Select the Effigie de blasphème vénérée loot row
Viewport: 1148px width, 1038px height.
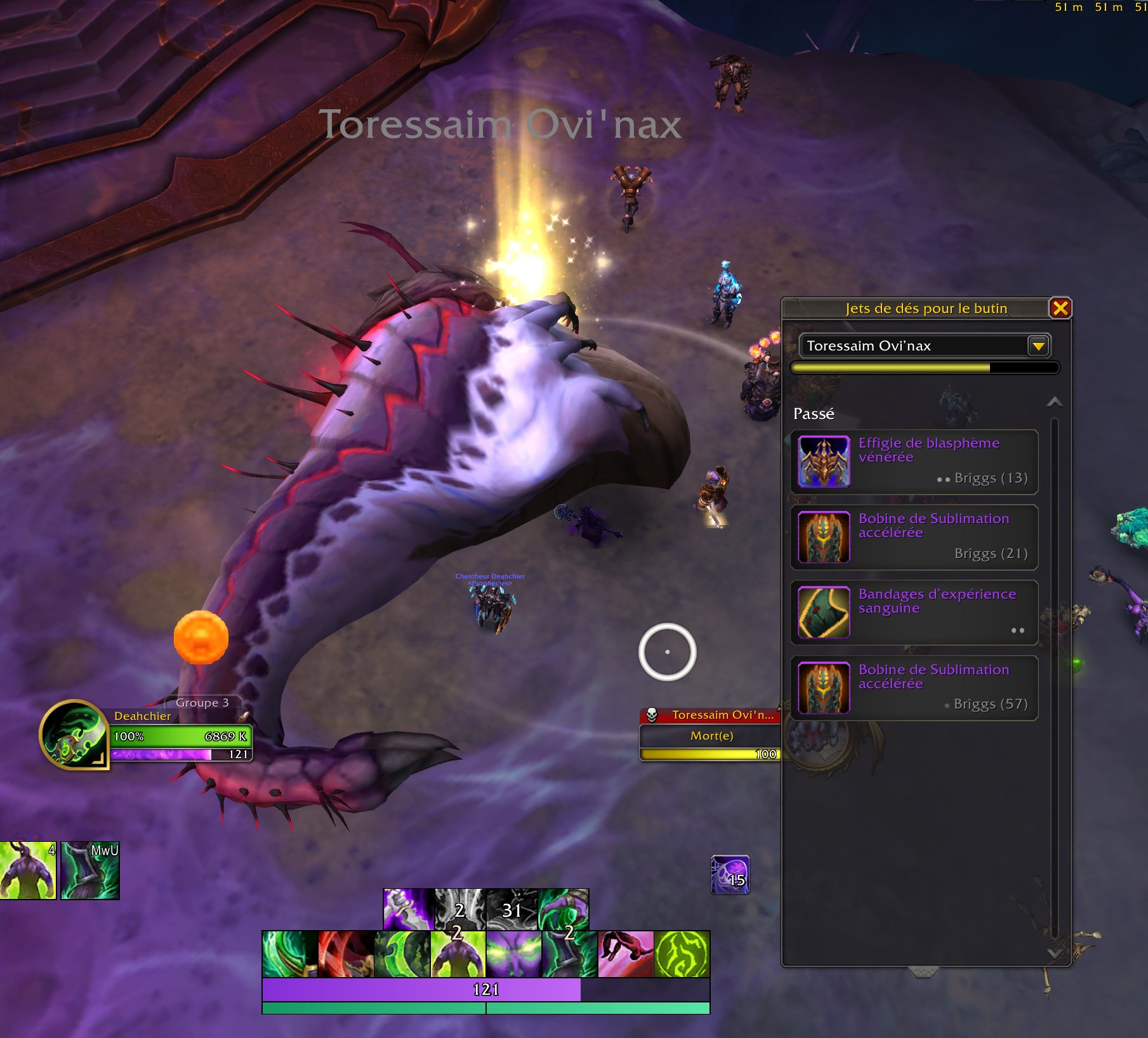click(x=914, y=462)
